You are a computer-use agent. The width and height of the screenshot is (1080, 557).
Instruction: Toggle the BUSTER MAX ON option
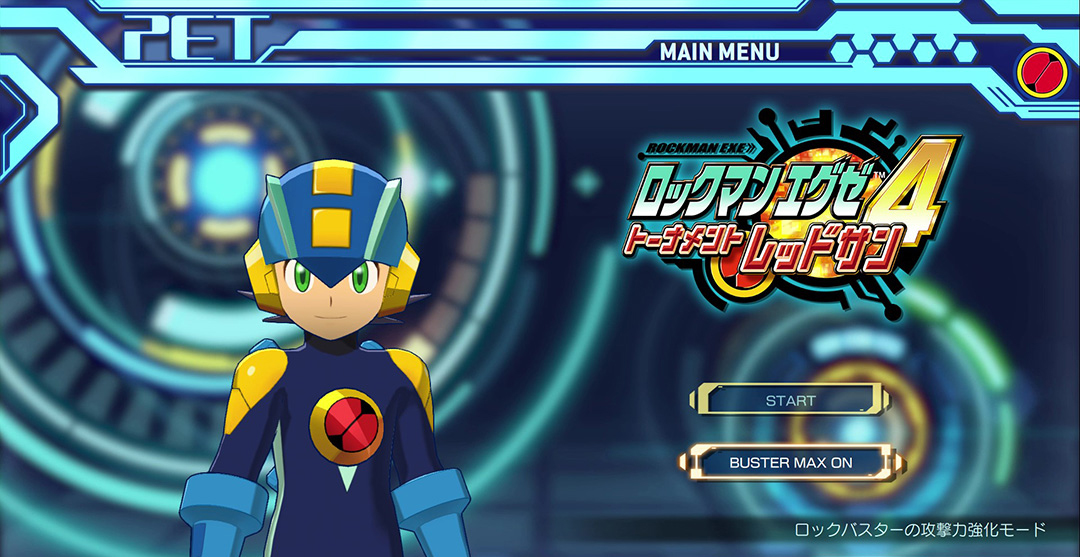click(x=790, y=462)
